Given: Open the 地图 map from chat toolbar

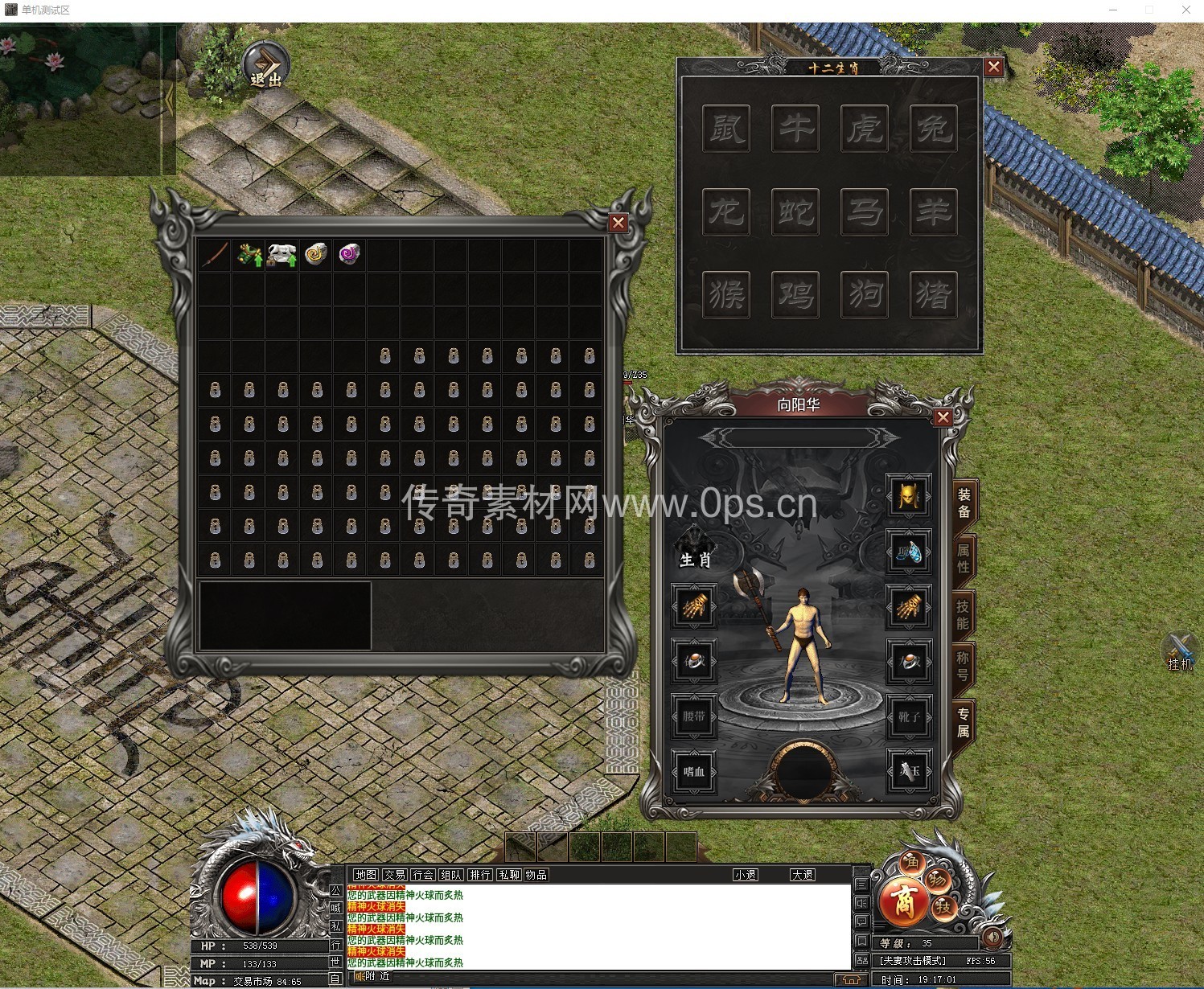Looking at the screenshot, I should click(x=365, y=875).
